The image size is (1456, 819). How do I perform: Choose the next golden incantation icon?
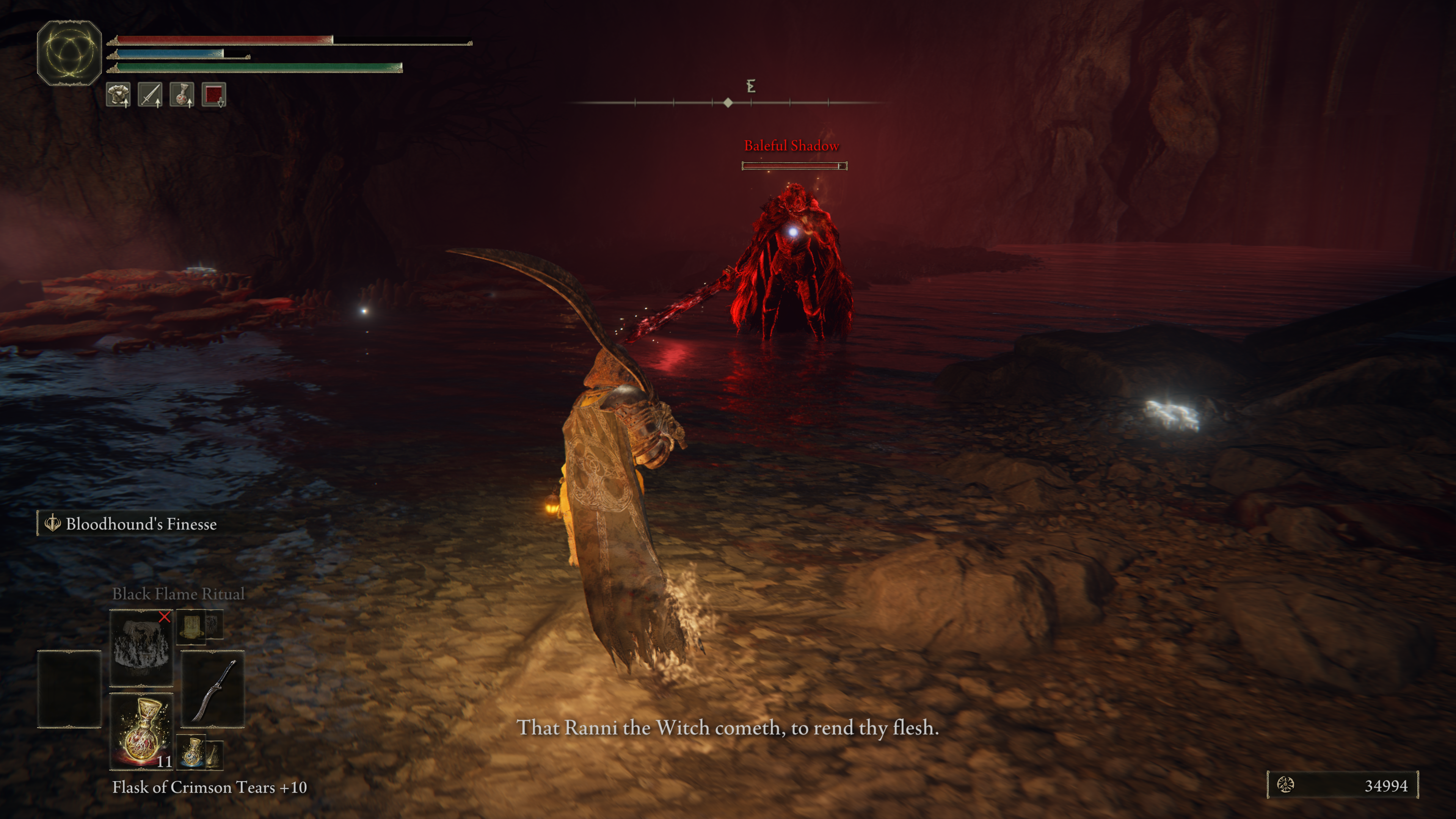[191, 626]
